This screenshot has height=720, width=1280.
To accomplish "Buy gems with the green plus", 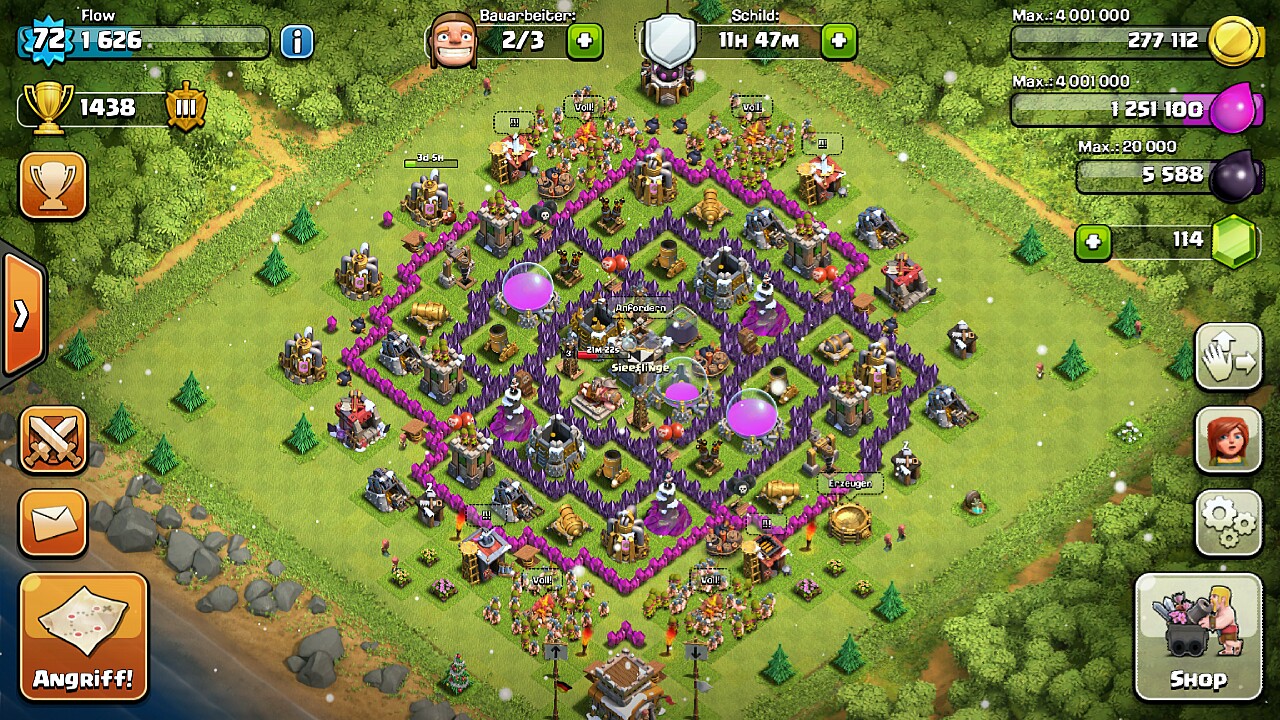I will point(1093,242).
